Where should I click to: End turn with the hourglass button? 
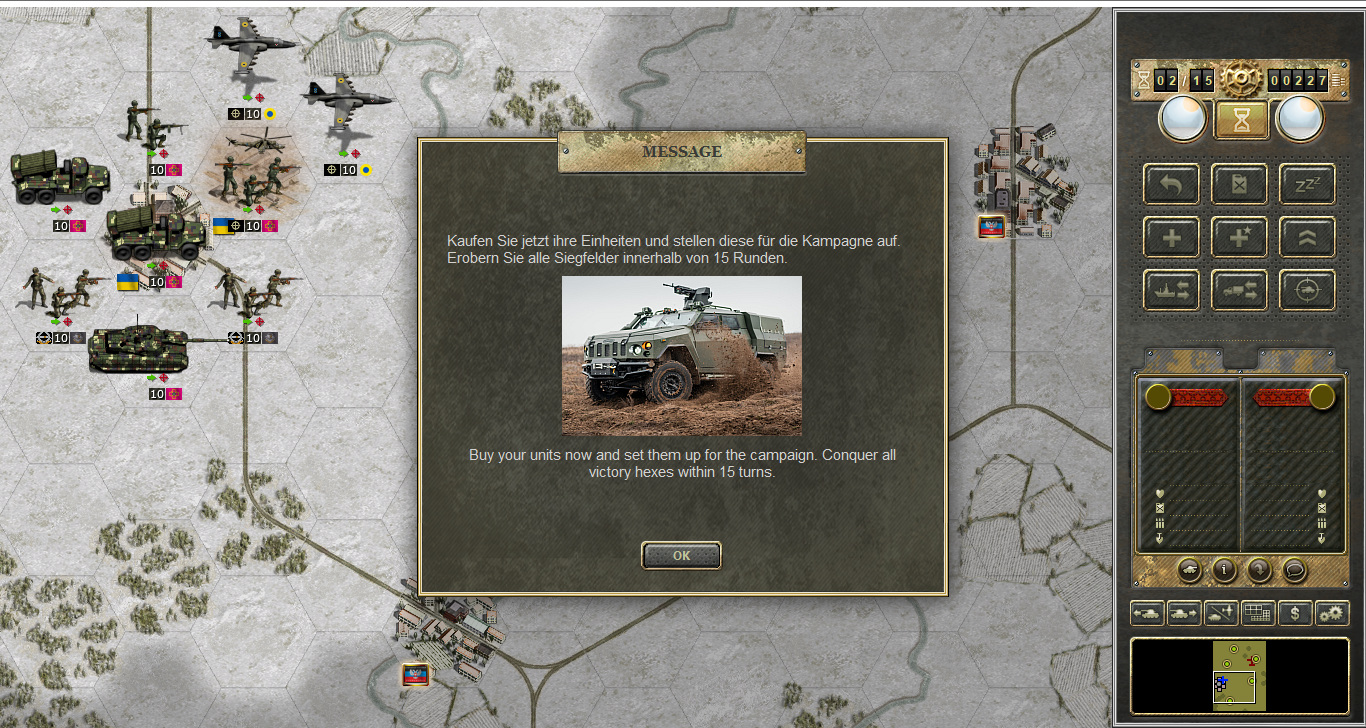click(x=1241, y=120)
